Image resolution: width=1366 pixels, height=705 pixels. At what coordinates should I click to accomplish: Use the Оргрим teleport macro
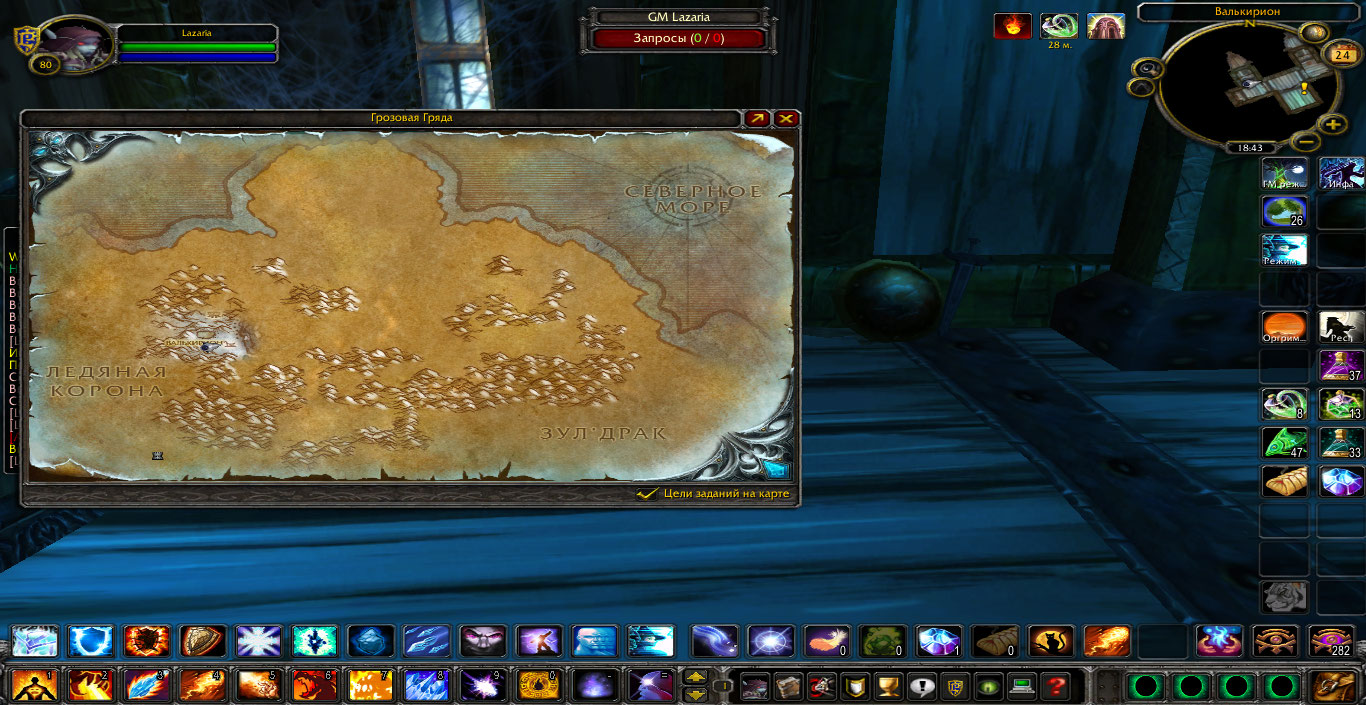click(1285, 327)
